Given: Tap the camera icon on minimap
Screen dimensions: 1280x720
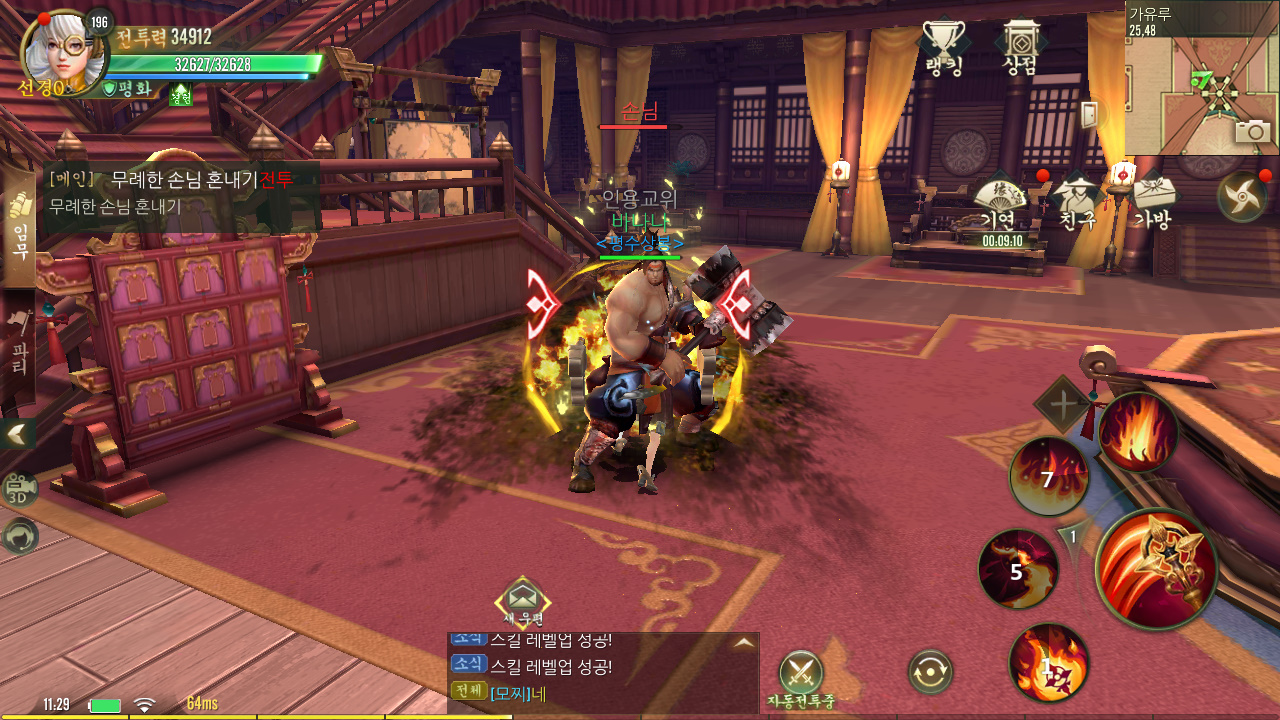Looking at the screenshot, I should click(1253, 131).
